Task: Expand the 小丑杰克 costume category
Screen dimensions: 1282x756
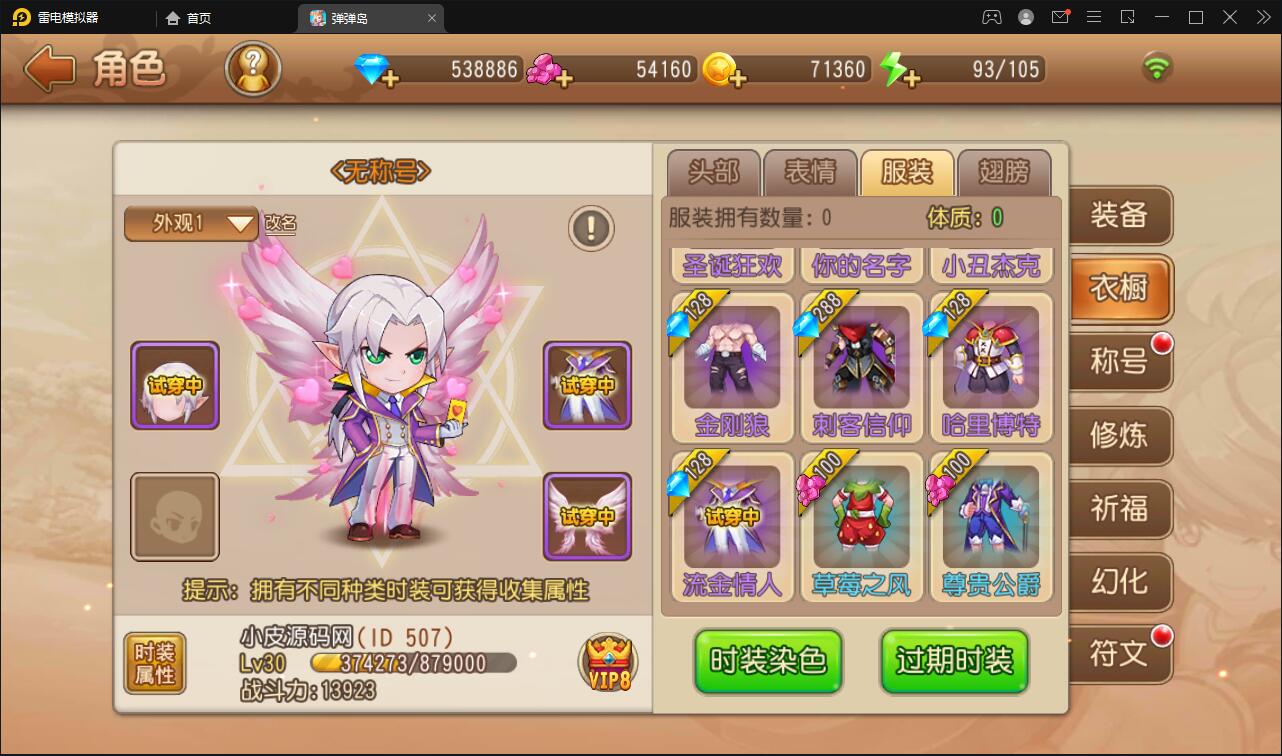Action: click(x=990, y=265)
